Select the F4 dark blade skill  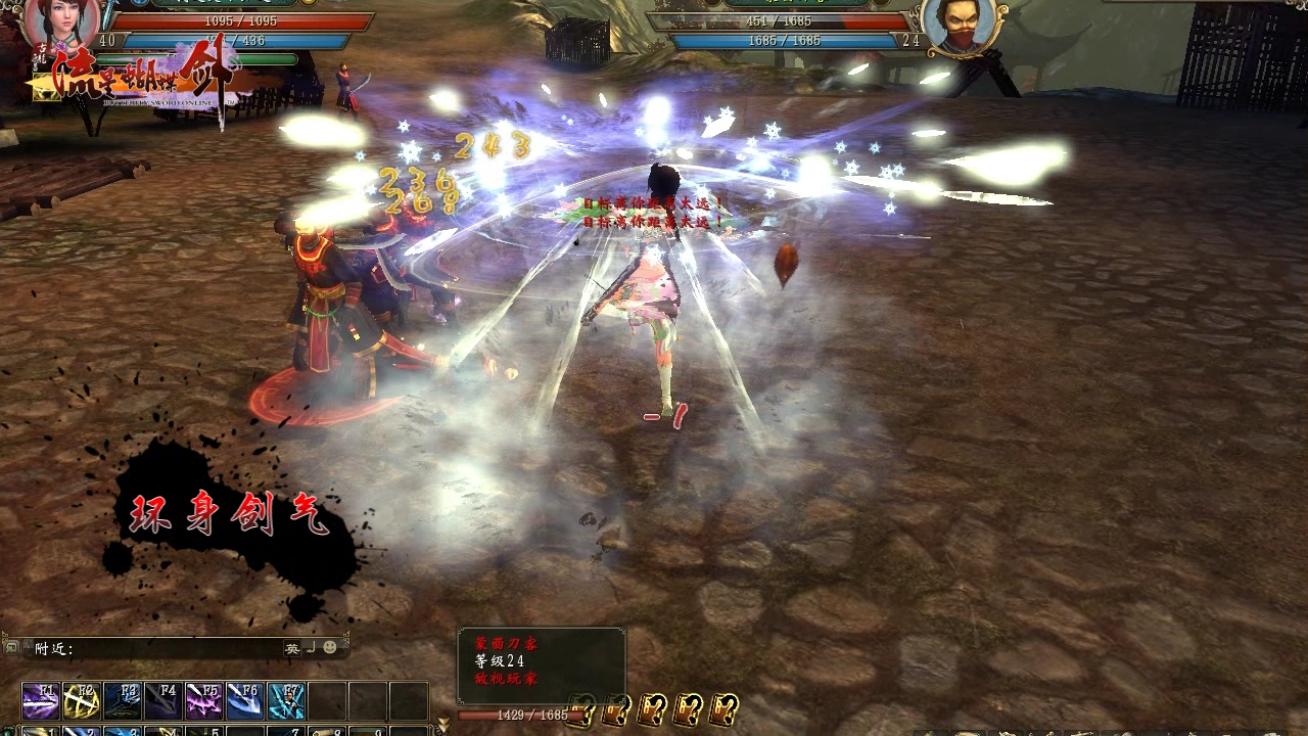tap(164, 701)
